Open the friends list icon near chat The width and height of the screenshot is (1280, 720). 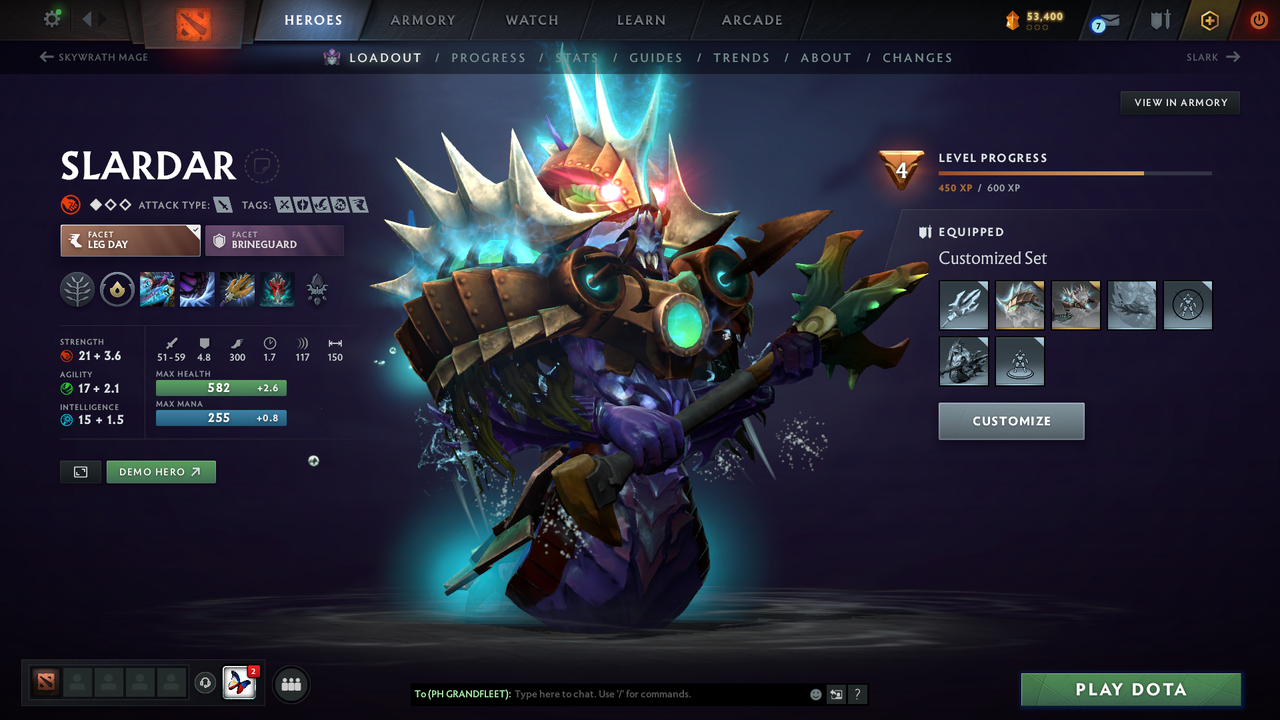coord(289,684)
